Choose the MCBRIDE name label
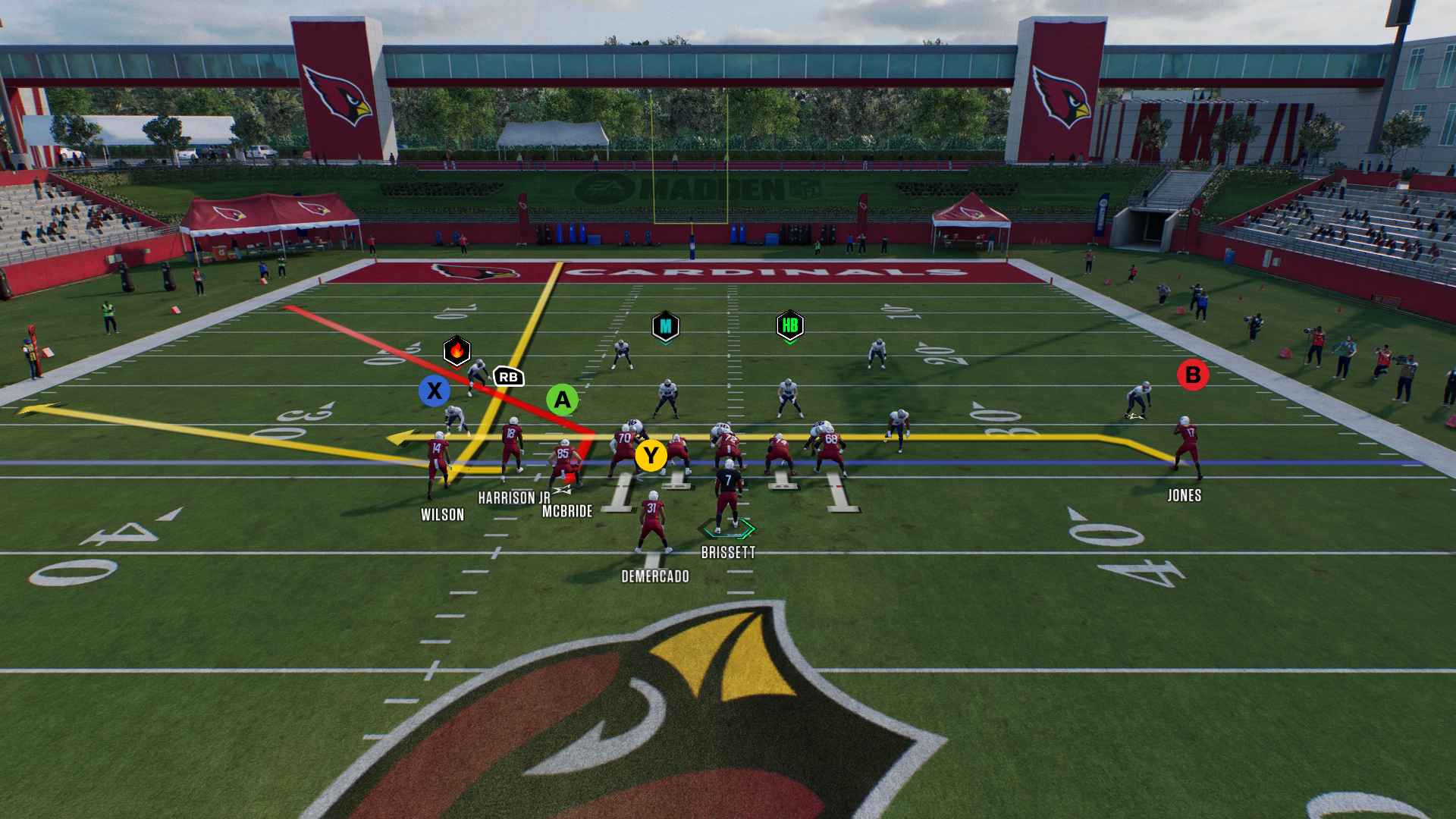 point(567,512)
